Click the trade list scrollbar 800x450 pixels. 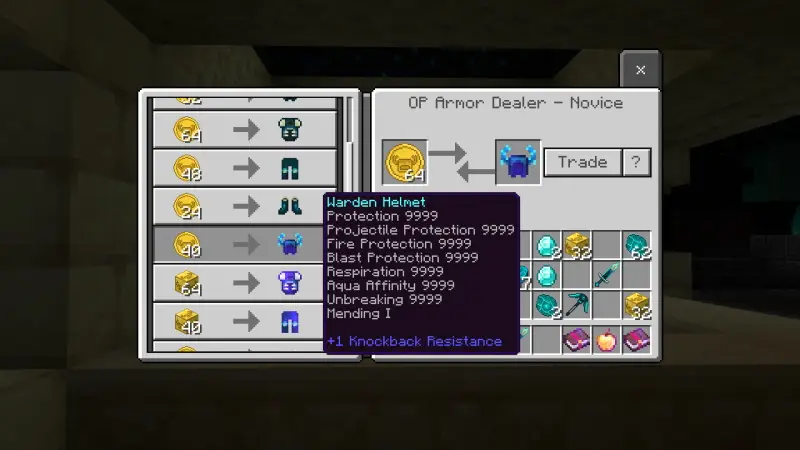point(351,130)
